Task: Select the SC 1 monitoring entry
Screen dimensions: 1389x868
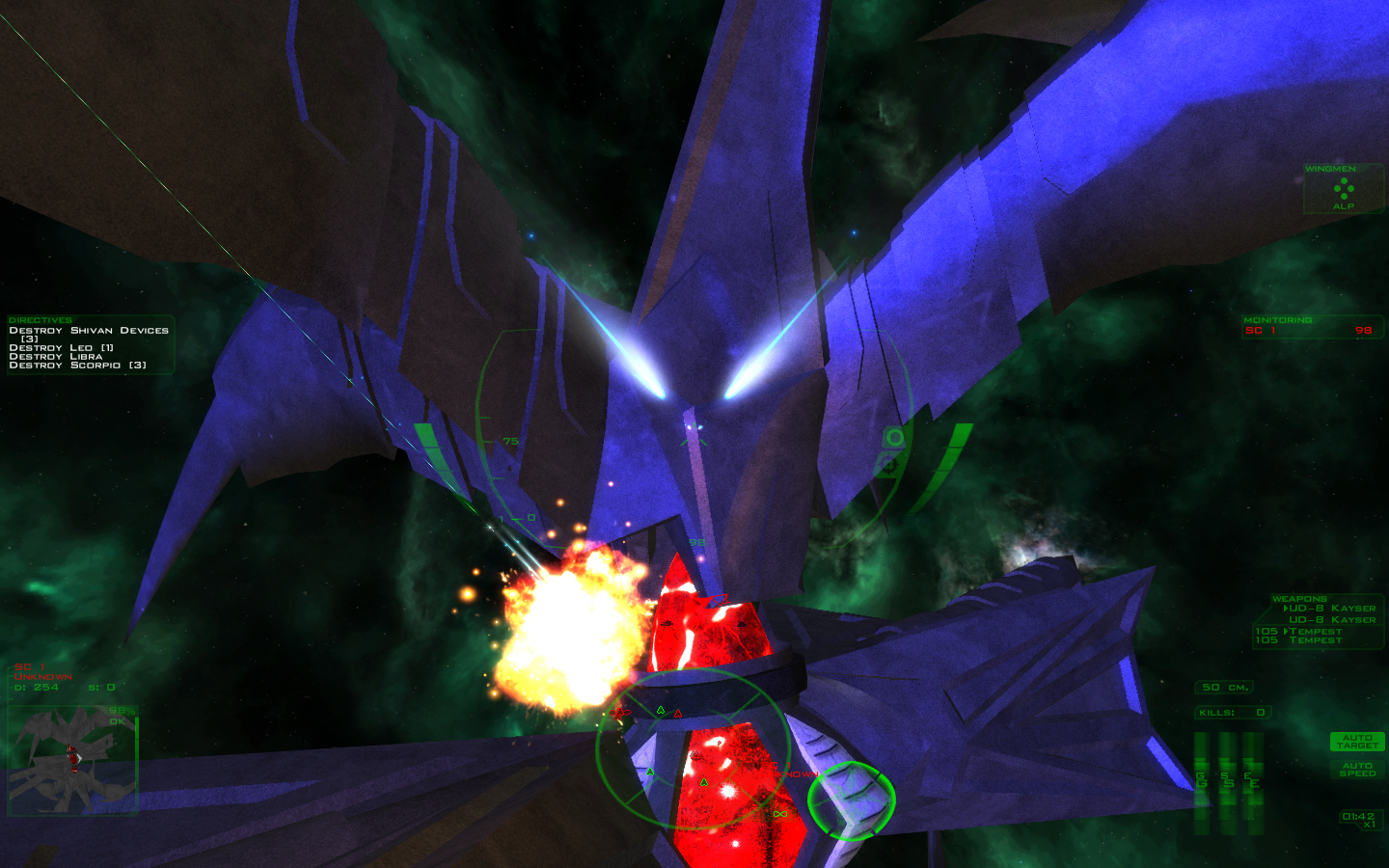Action: tap(1312, 331)
